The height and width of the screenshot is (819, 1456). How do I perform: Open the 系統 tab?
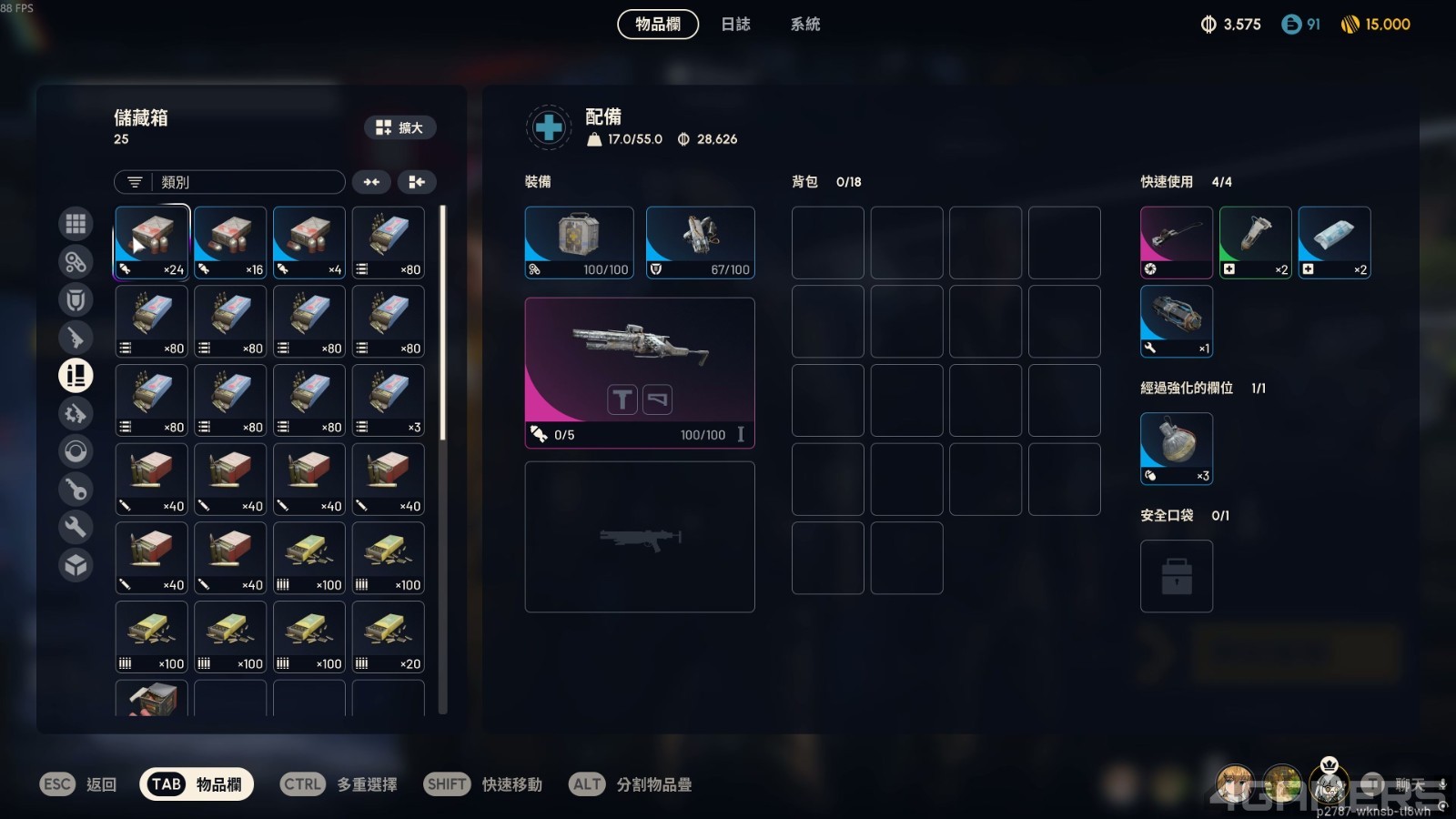[x=805, y=25]
